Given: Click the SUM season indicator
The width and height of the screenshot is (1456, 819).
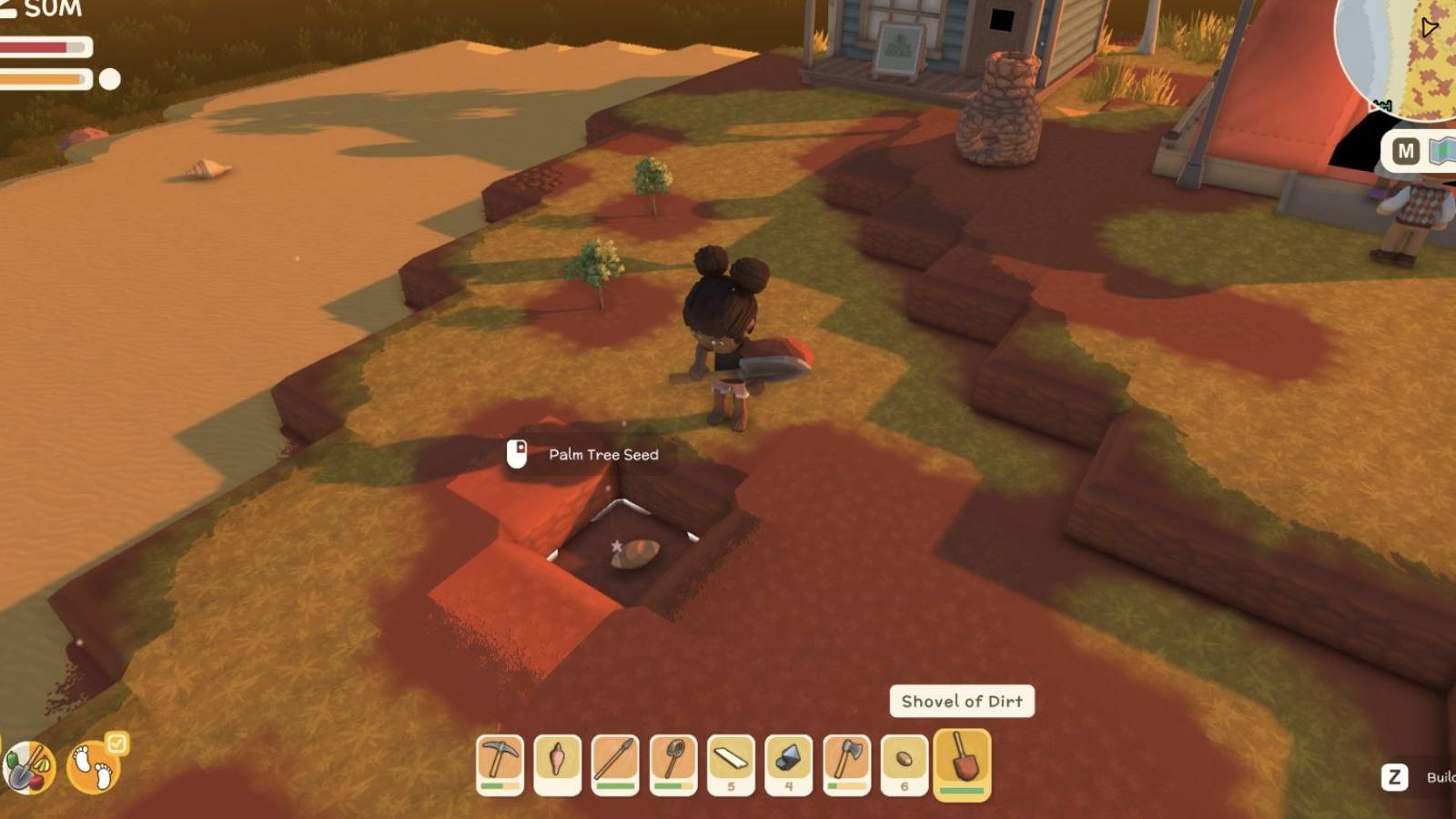Looking at the screenshot, I should coord(53,12).
